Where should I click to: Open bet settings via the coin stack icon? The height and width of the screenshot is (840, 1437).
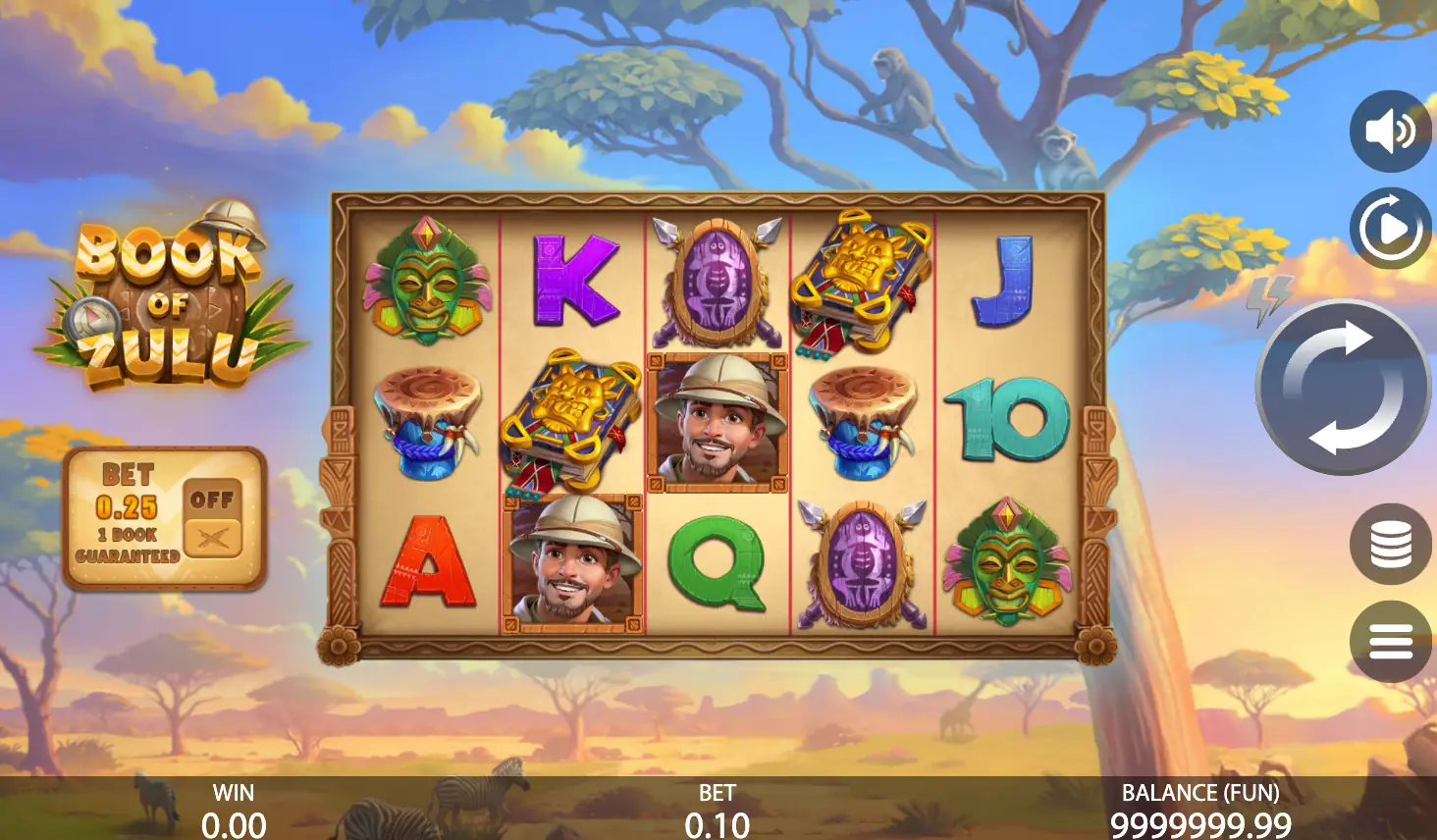[1389, 544]
